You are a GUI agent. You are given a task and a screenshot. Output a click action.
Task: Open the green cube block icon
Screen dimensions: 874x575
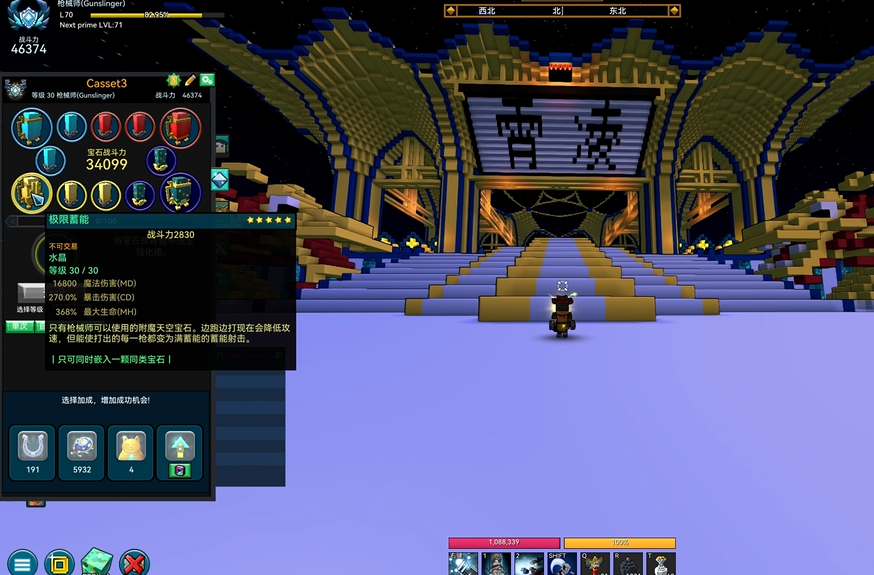98,562
